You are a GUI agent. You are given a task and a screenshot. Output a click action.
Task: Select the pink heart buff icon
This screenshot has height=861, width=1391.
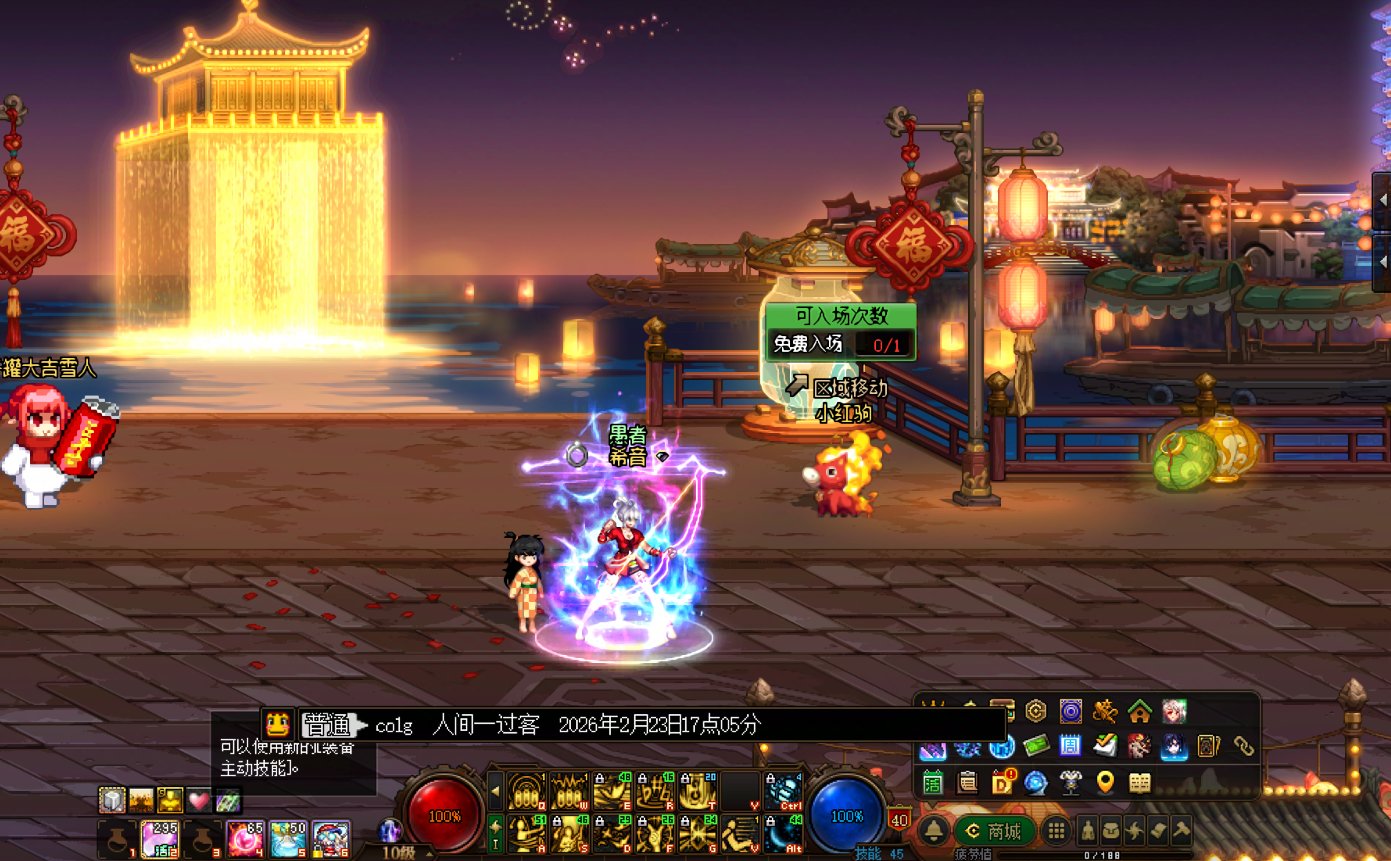click(199, 800)
